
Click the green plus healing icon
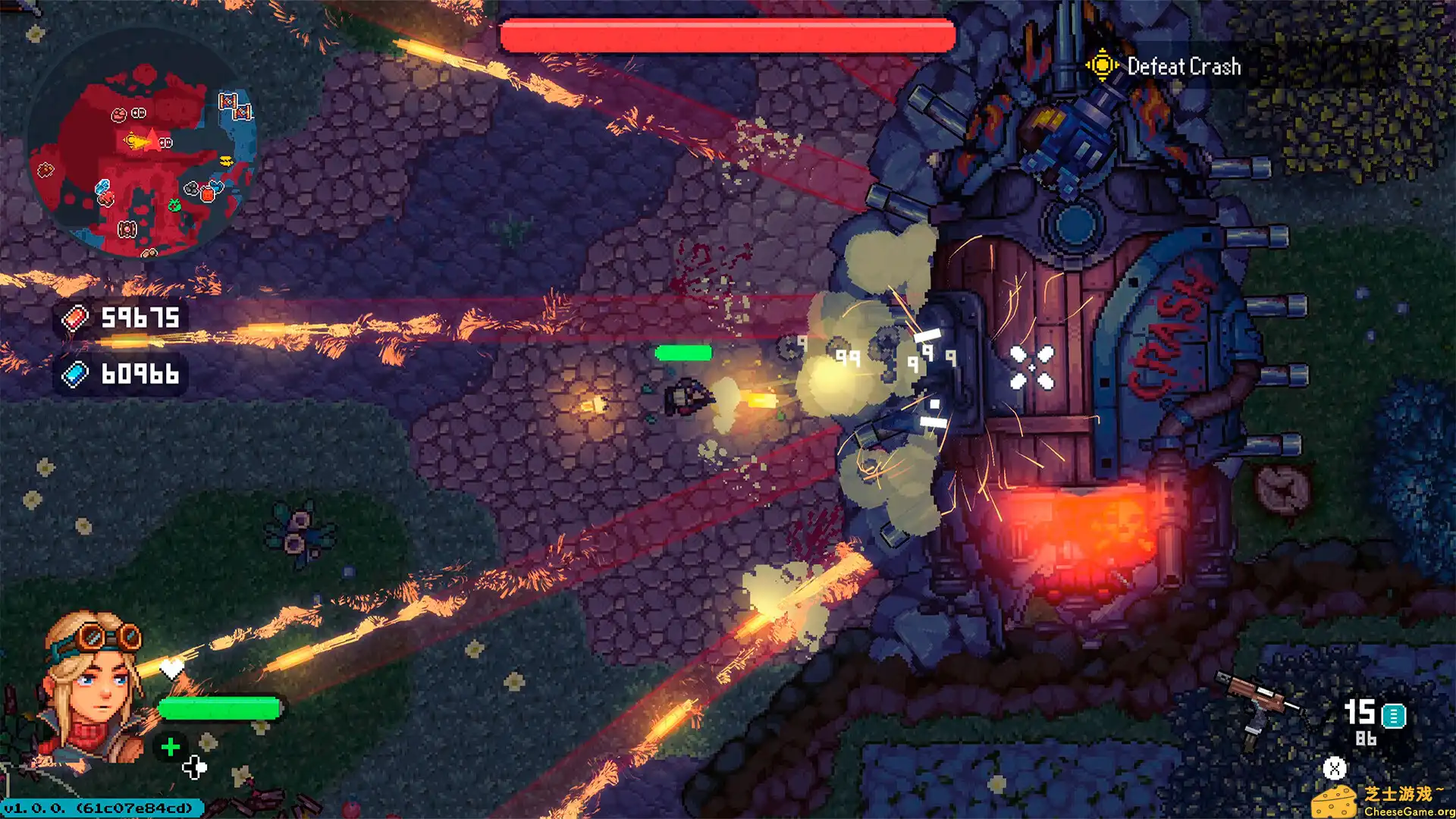coord(171,747)
